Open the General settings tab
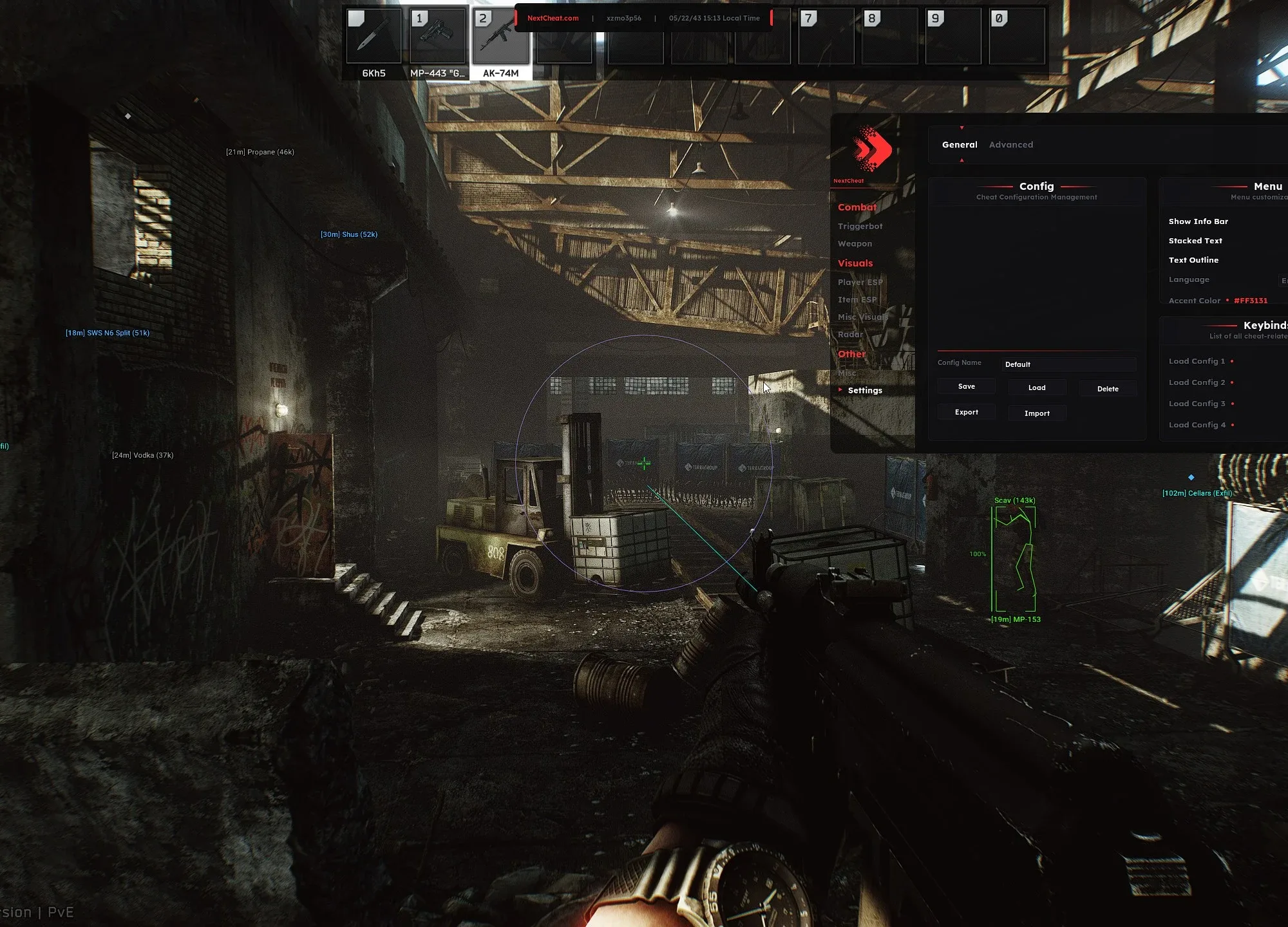Screen dimensions: 1288x927 [x=959, y=145]
